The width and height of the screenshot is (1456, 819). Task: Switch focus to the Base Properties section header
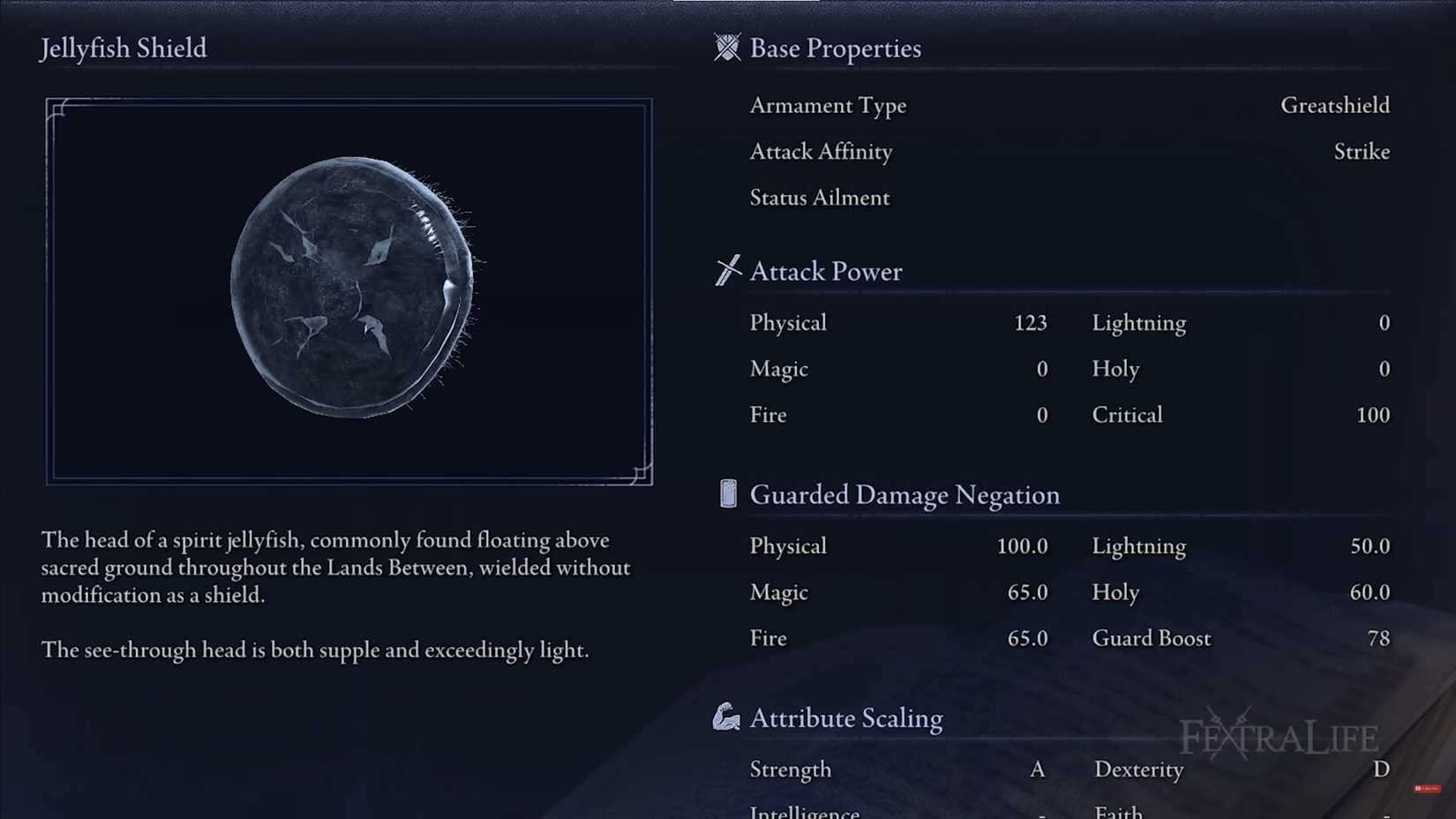(835, 49)
